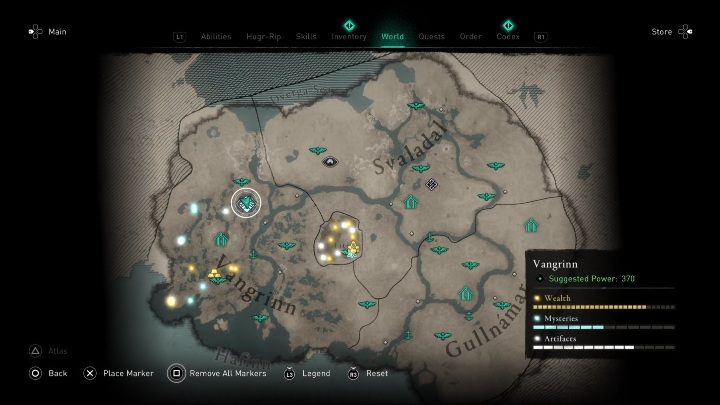Switch to the Abilities tab
This screenshot has height=405, width=720.
point(216,37)
